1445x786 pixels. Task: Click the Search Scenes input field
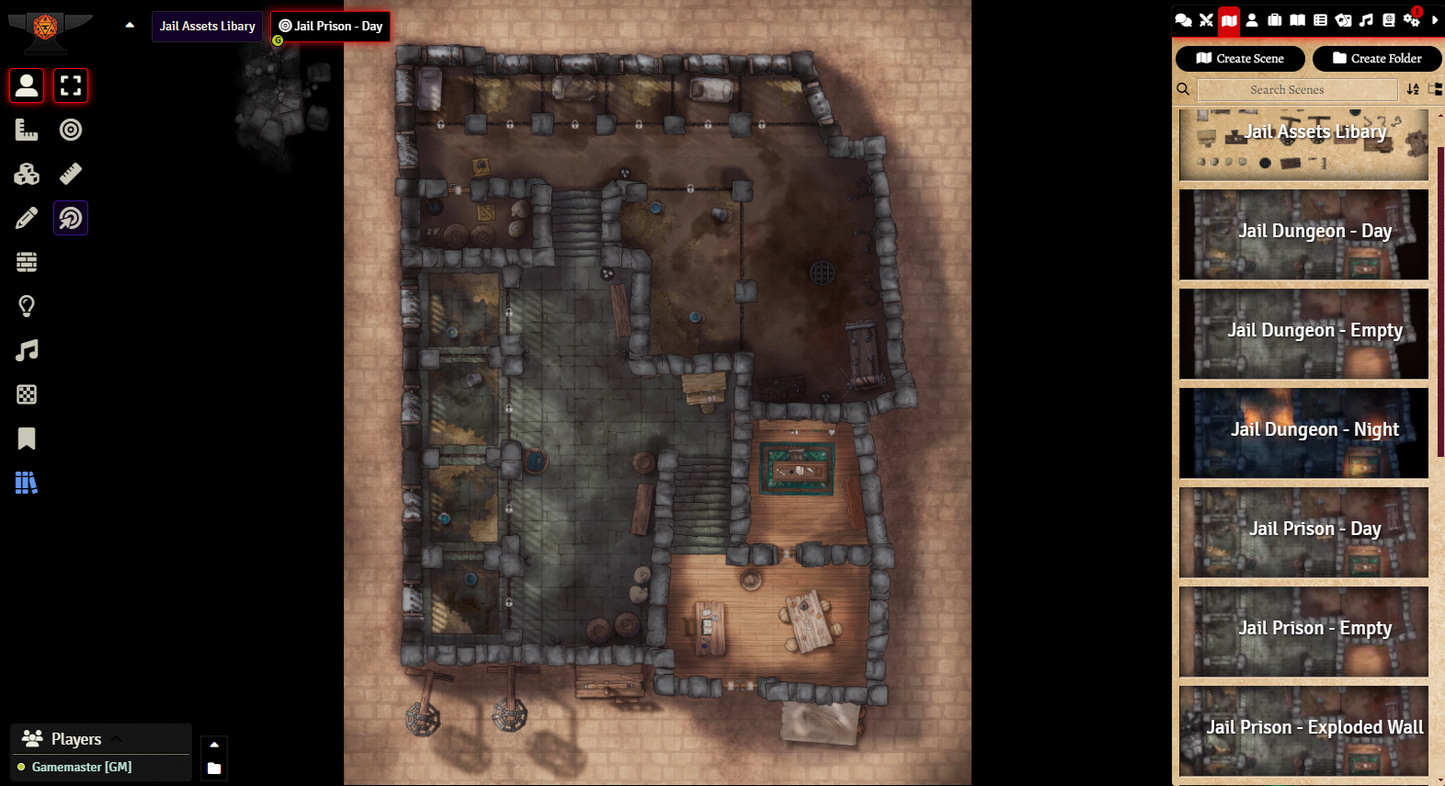1297,89
